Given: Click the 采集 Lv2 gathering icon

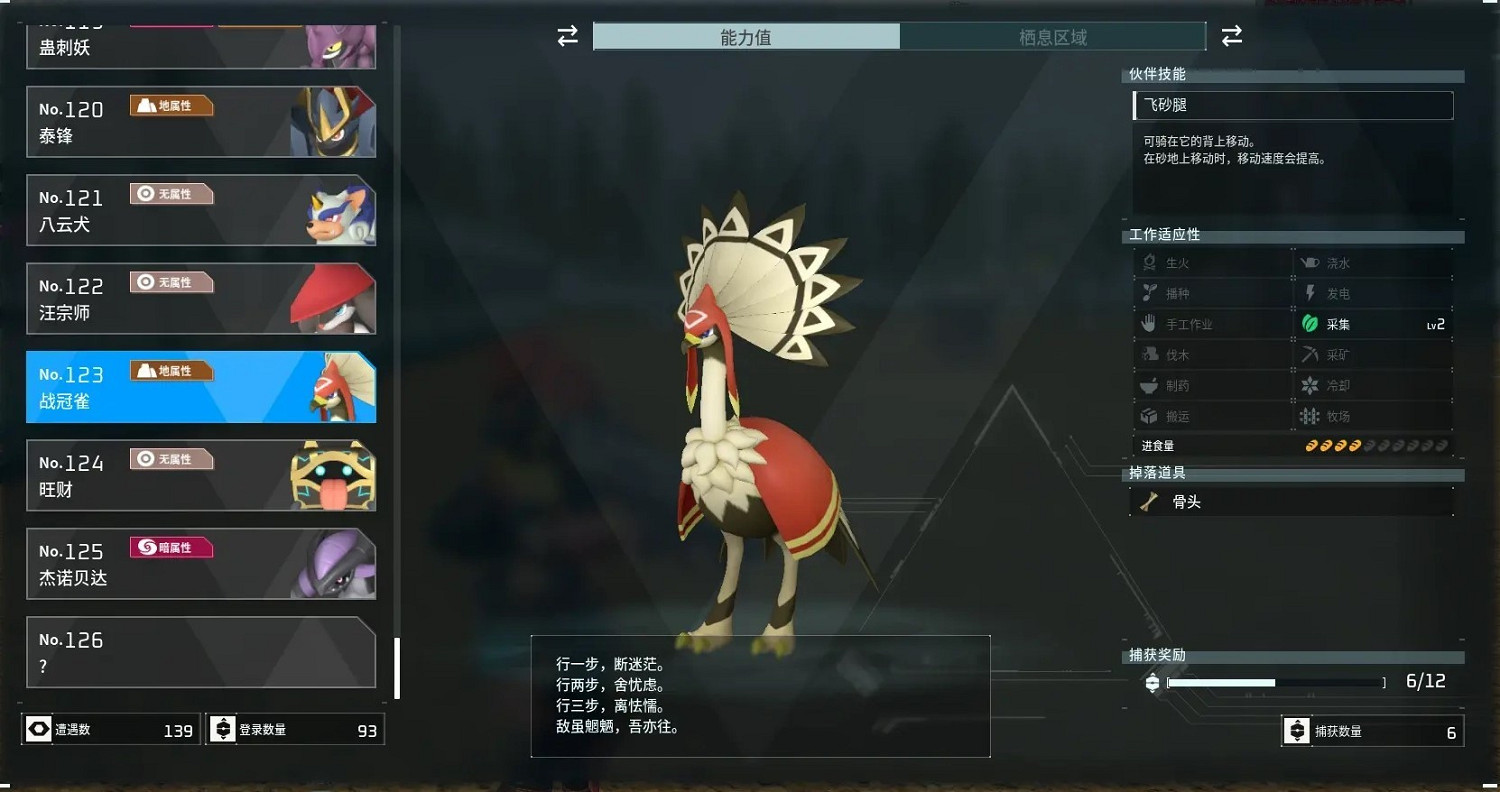Looking at the screenshot, I should tap(1311, 323).
